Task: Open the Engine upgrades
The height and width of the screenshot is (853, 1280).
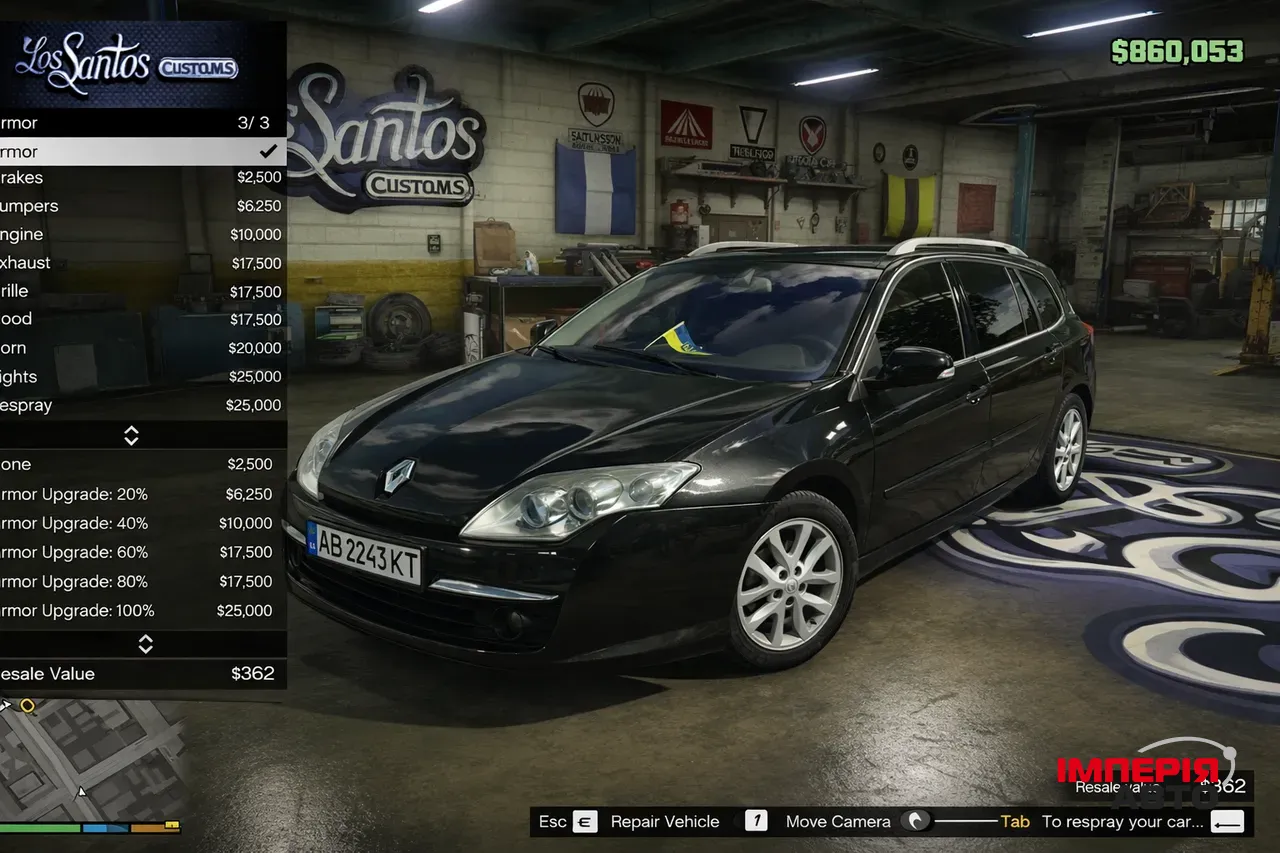Action: tap(140, 235)
